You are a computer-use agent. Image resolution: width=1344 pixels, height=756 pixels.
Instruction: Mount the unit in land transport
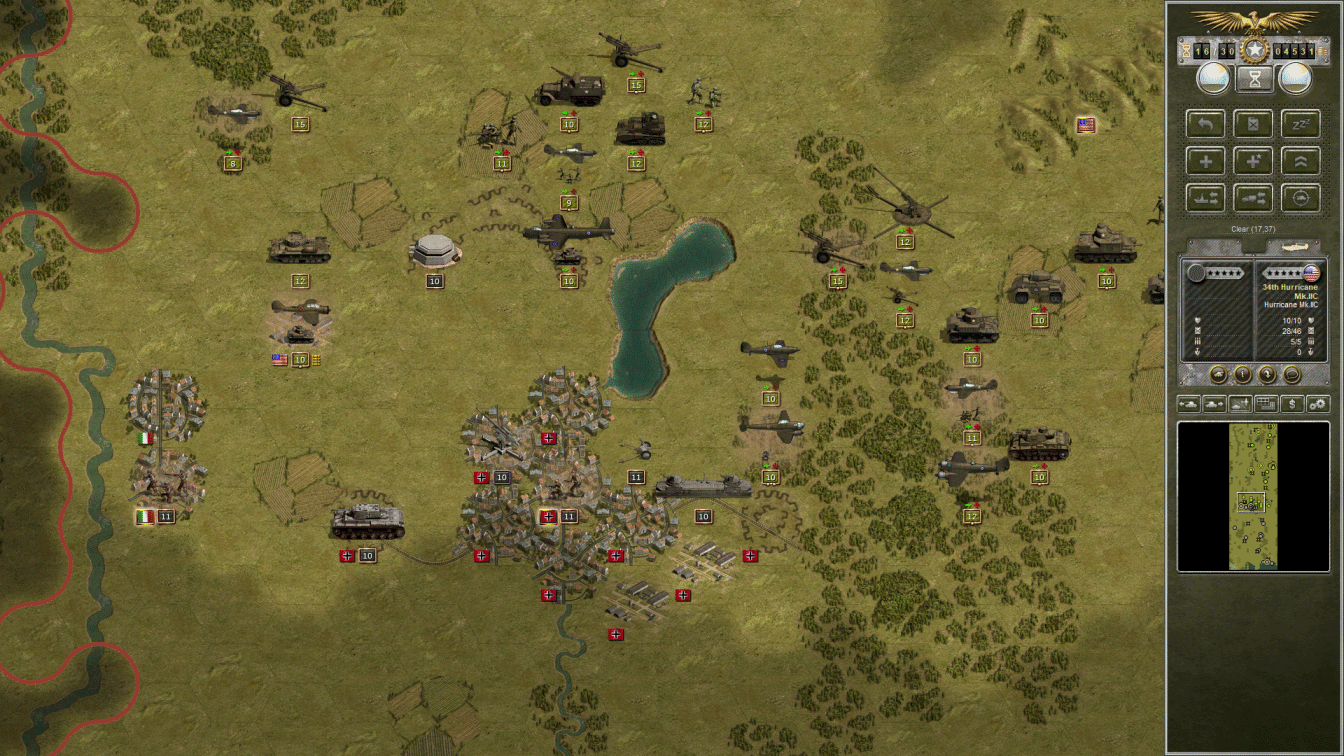click(x=1253, y=198)
